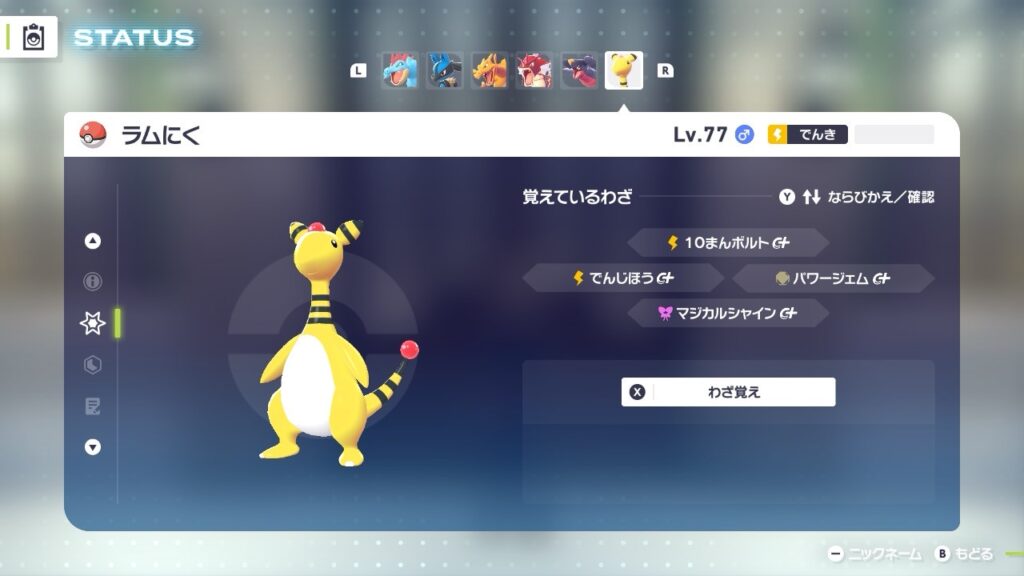
Task: Click the down arrow on the sidebar
Action: point(93,447)
